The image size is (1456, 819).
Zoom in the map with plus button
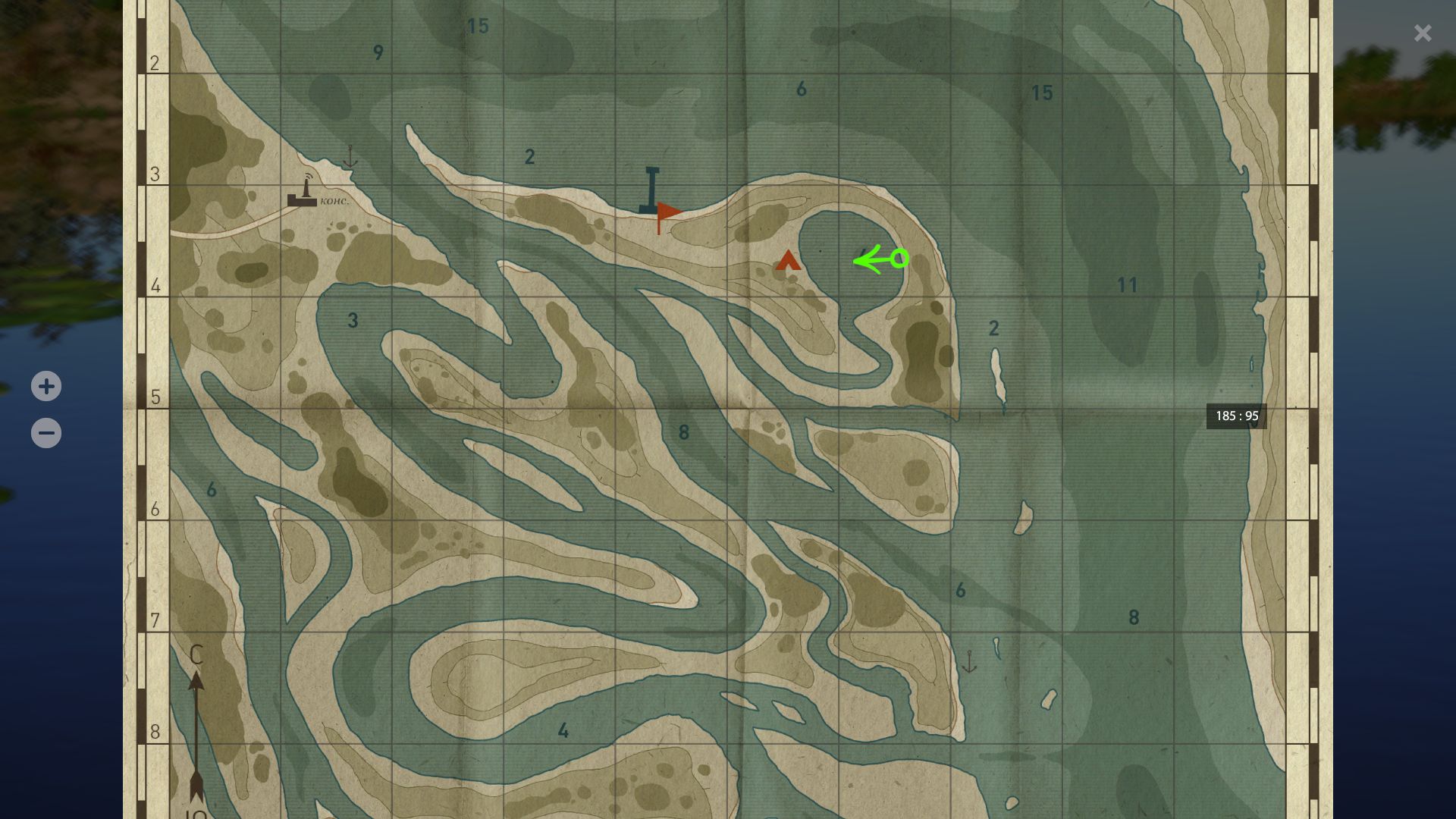tap(46, 386)
